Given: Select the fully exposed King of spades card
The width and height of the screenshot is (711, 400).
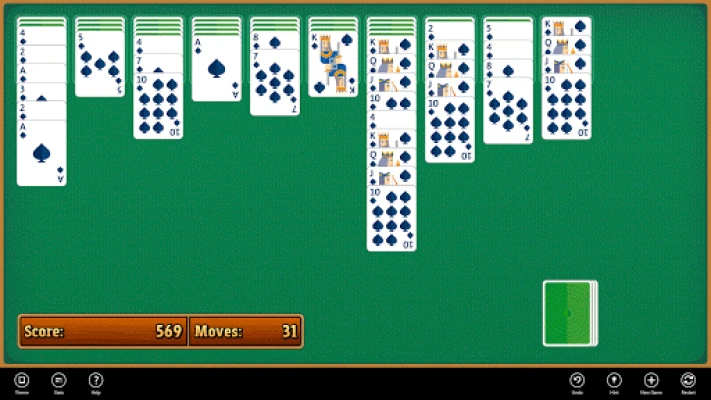Looking at the screenshot, I should [333, 64].
